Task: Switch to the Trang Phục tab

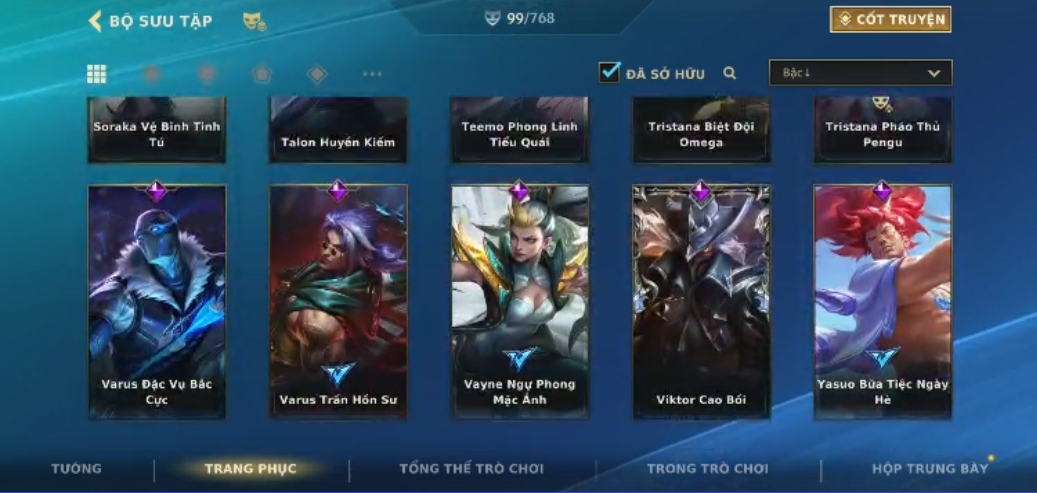Action: [x=250, y=469]
